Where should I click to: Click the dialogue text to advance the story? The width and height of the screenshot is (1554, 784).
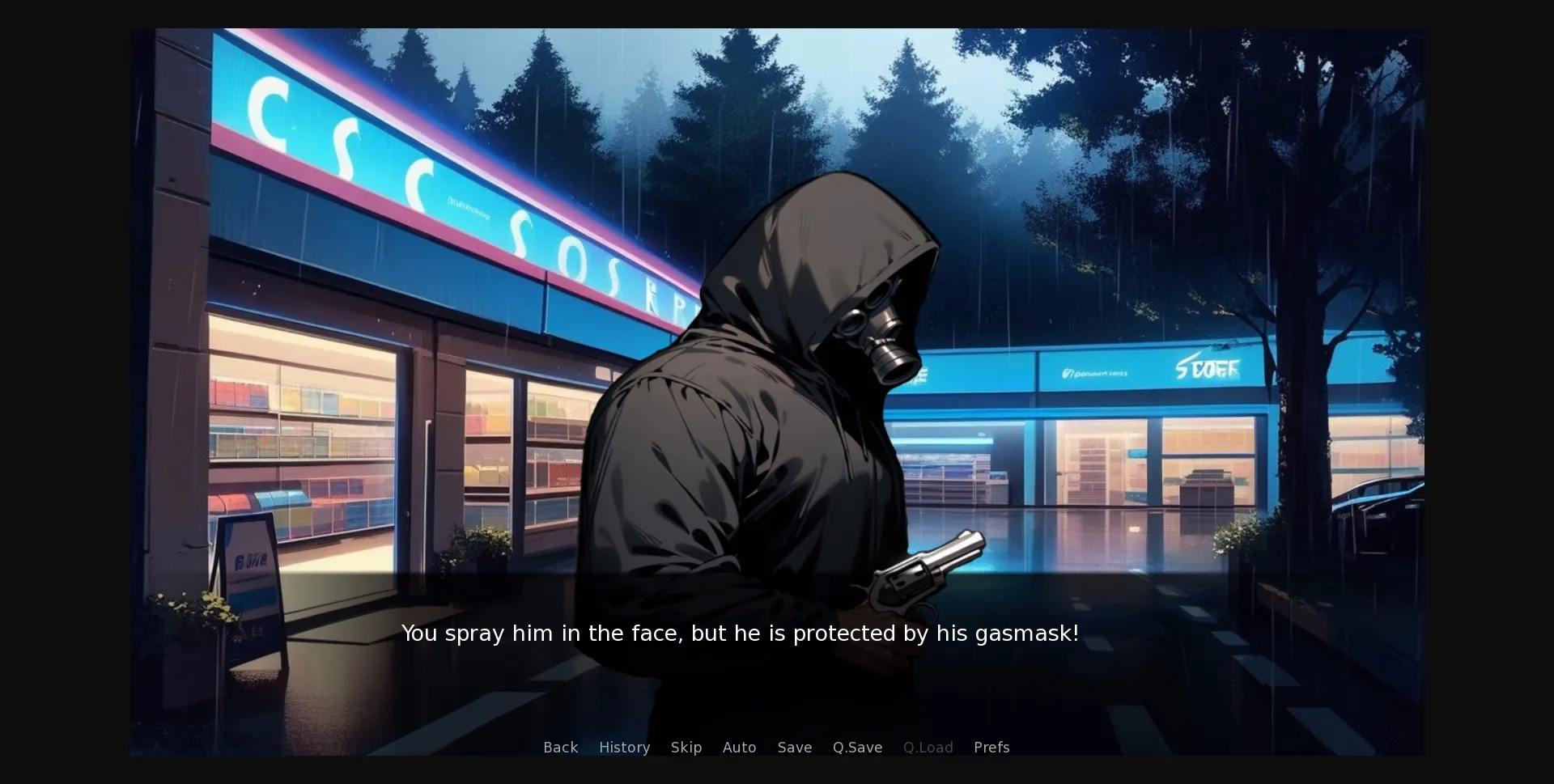(x=740, y=634)
